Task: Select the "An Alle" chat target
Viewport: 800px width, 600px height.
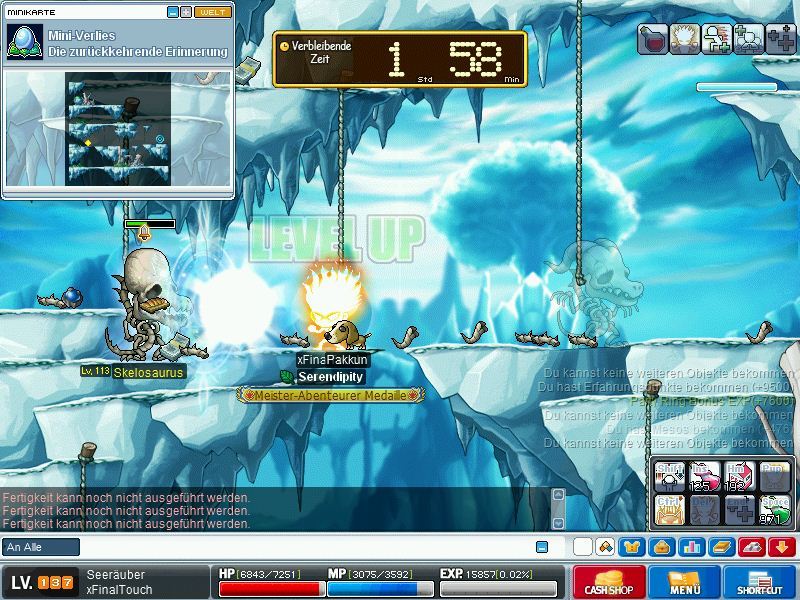Action: coord(41,547)
